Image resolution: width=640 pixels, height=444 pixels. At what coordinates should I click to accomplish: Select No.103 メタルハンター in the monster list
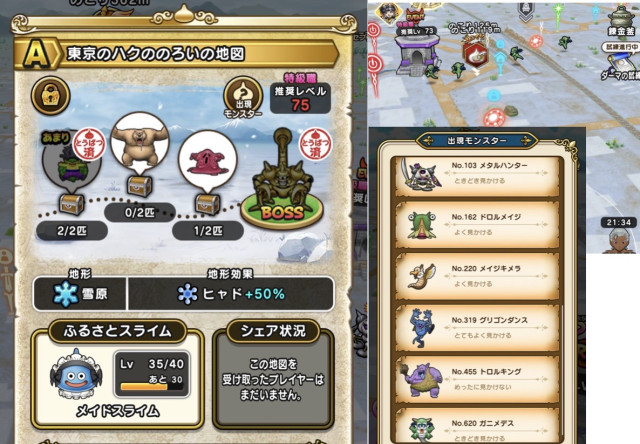475,171
